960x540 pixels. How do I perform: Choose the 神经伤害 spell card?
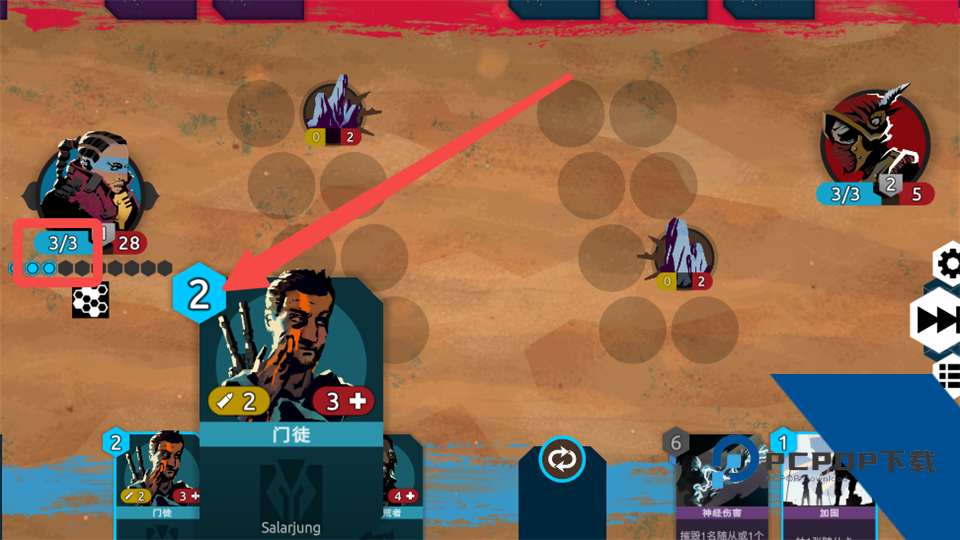point(720,485)
